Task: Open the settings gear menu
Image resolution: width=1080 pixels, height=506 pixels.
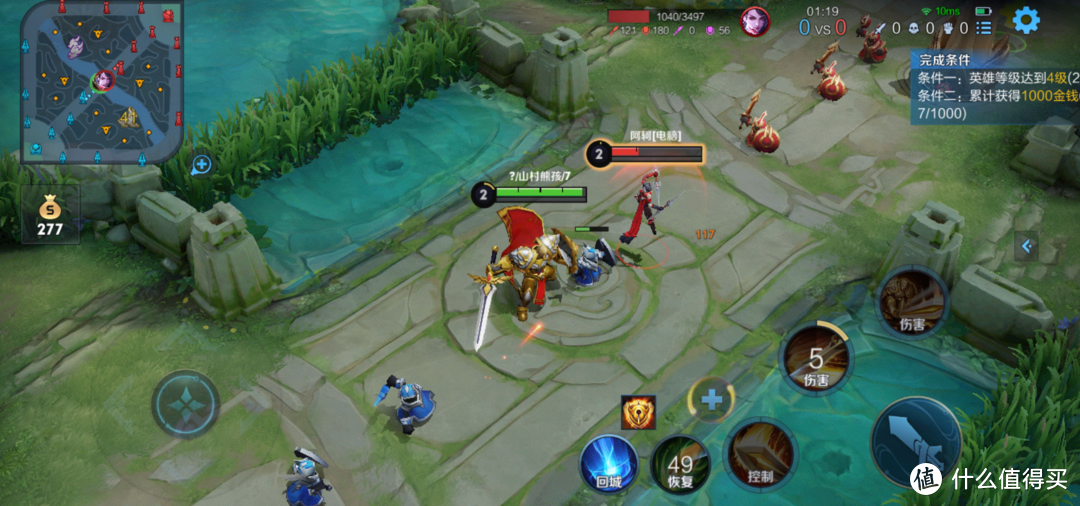Action: (1025, 20)
